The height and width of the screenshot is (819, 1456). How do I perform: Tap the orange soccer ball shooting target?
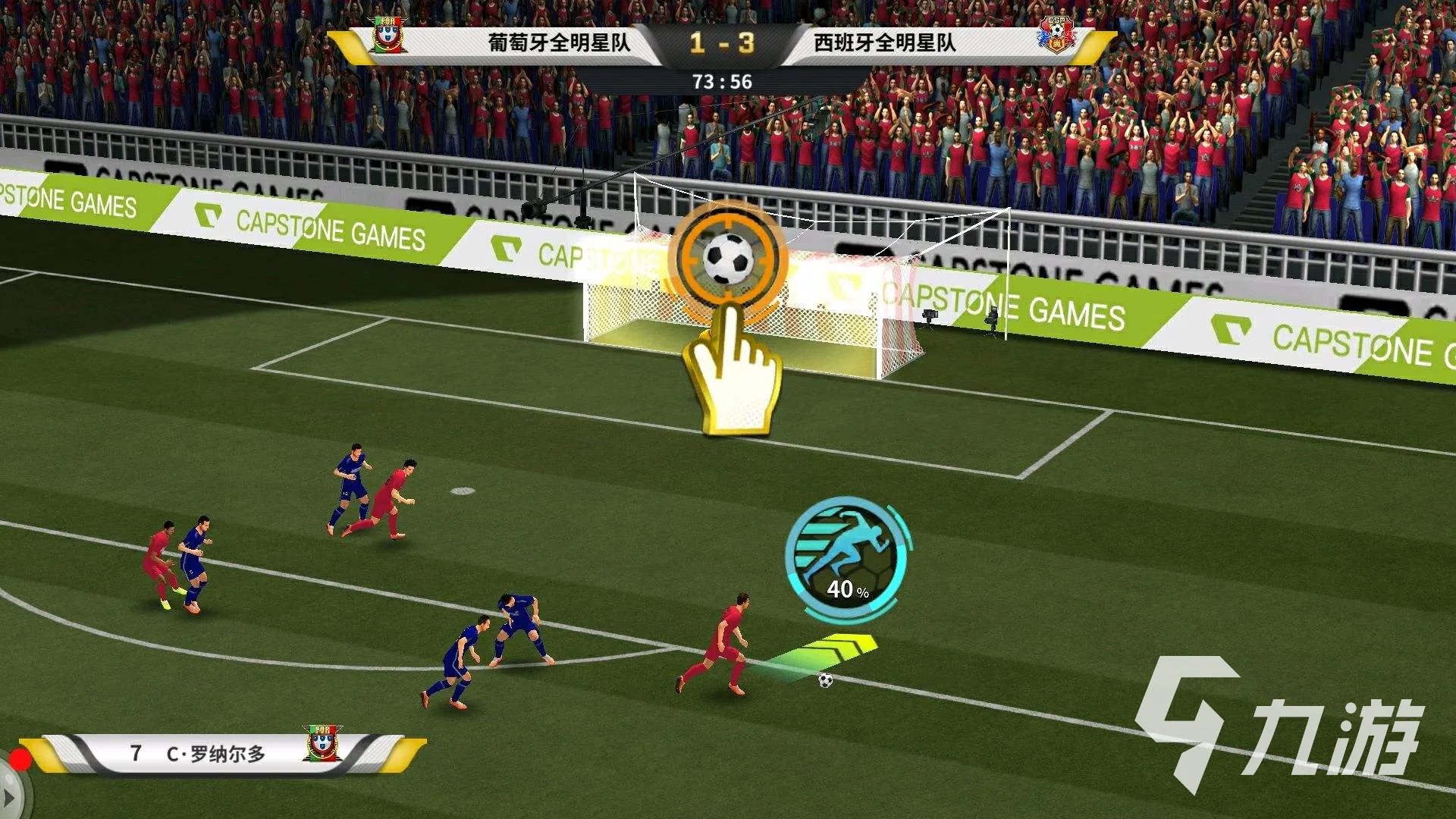tap(728, 259)
